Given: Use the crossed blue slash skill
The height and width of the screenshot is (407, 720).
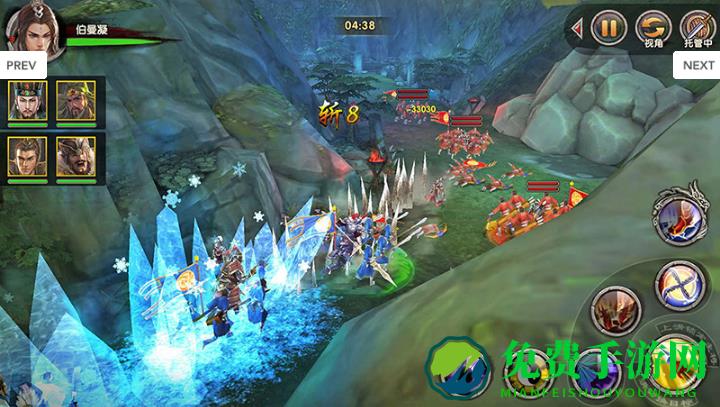Looking at the screenshot, I should click(x=679, y=285).
